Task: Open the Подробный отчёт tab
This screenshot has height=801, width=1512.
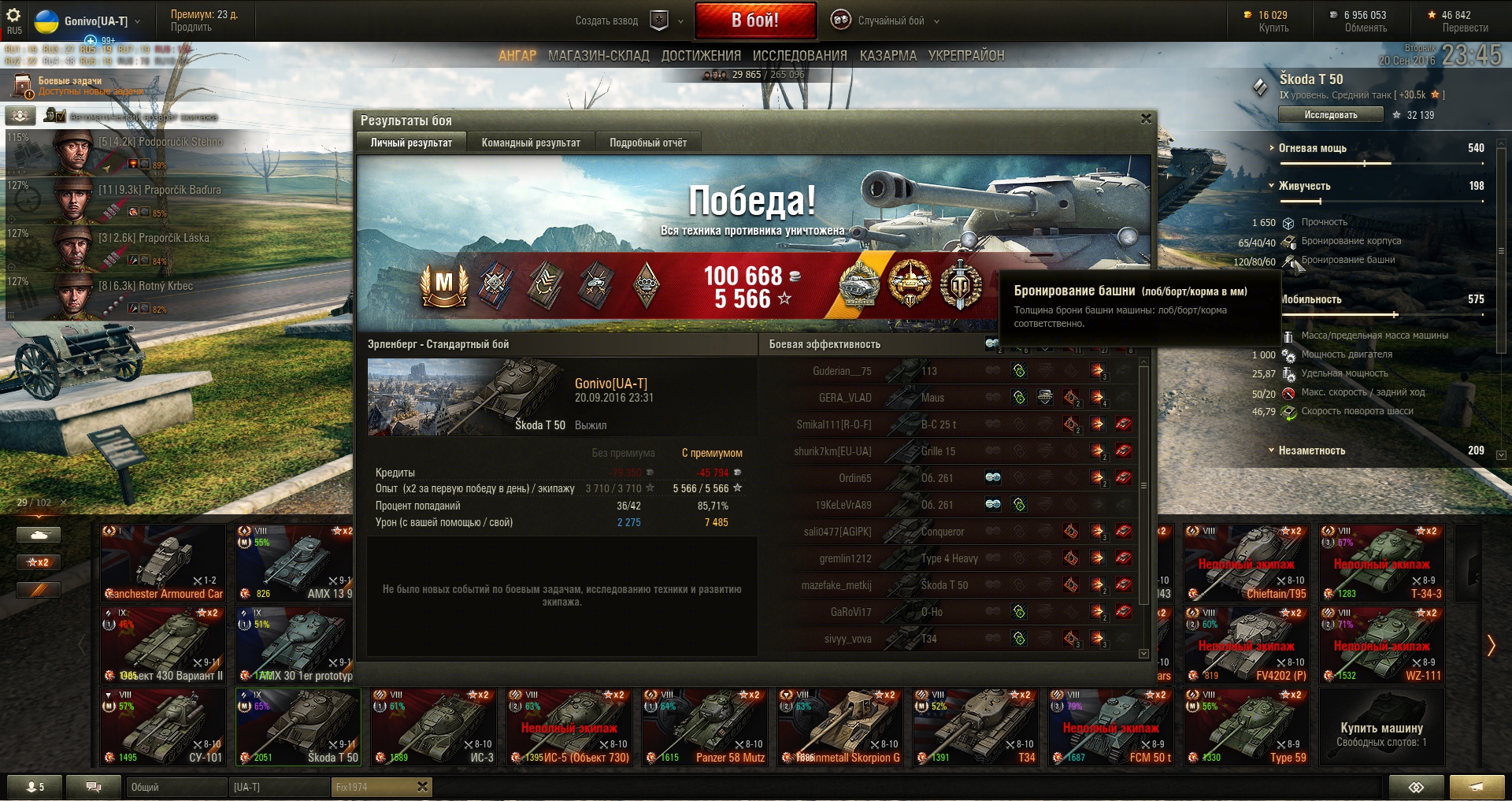Action: click(647, 143)
